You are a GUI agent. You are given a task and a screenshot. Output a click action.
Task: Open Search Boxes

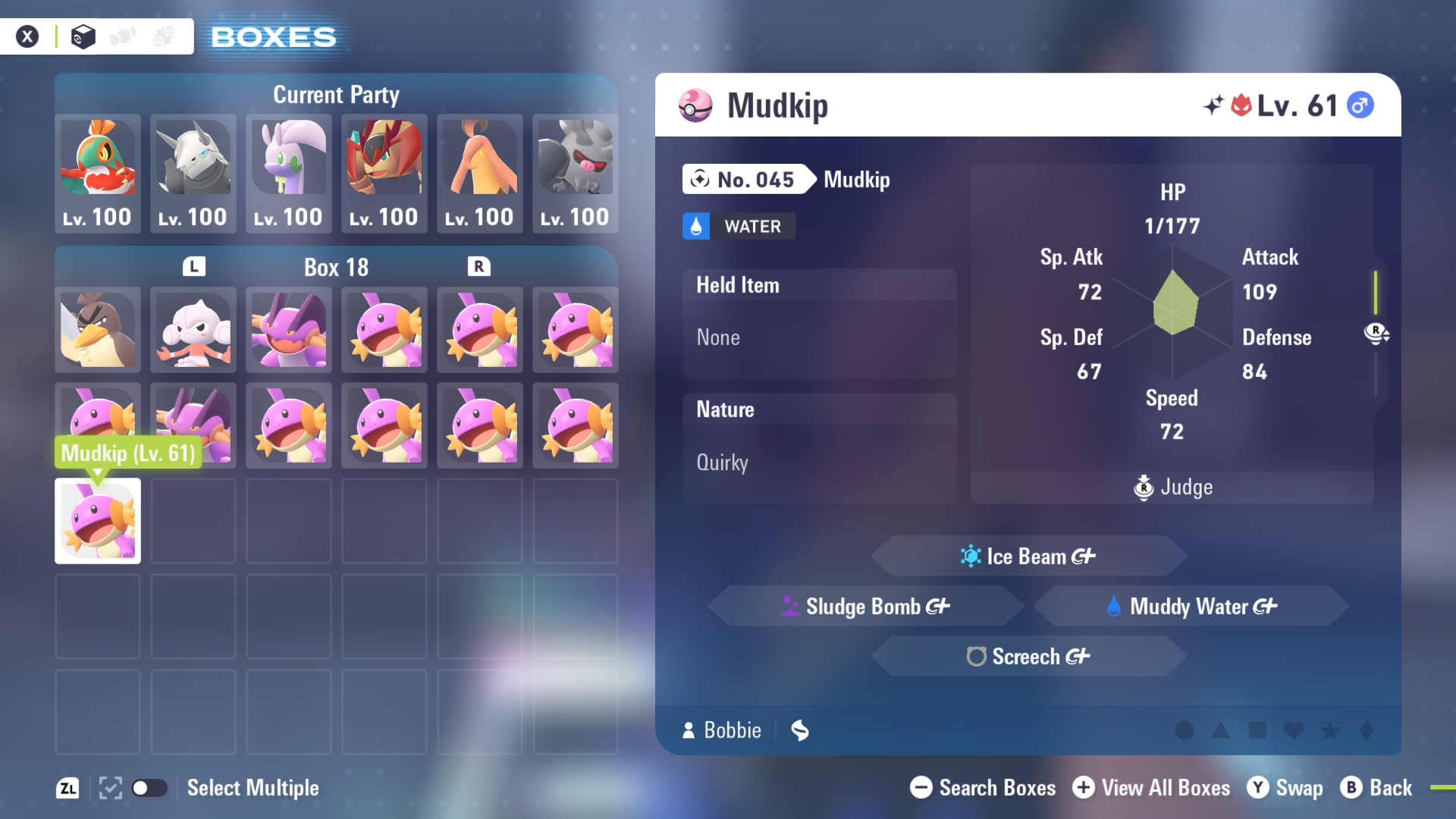[x=983, y=788]
